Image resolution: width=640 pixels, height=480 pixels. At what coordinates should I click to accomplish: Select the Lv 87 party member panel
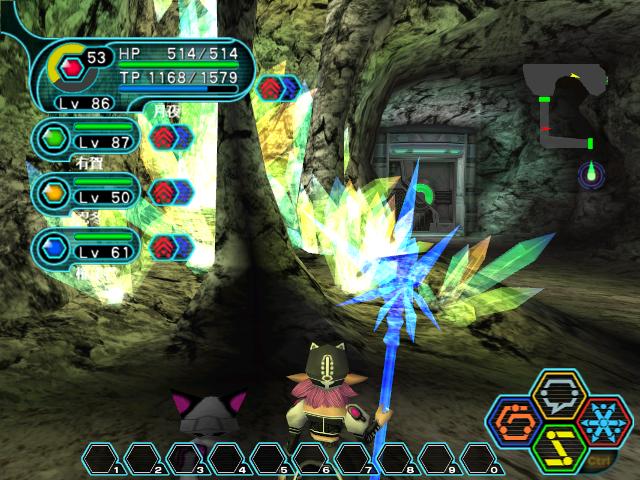88,138
